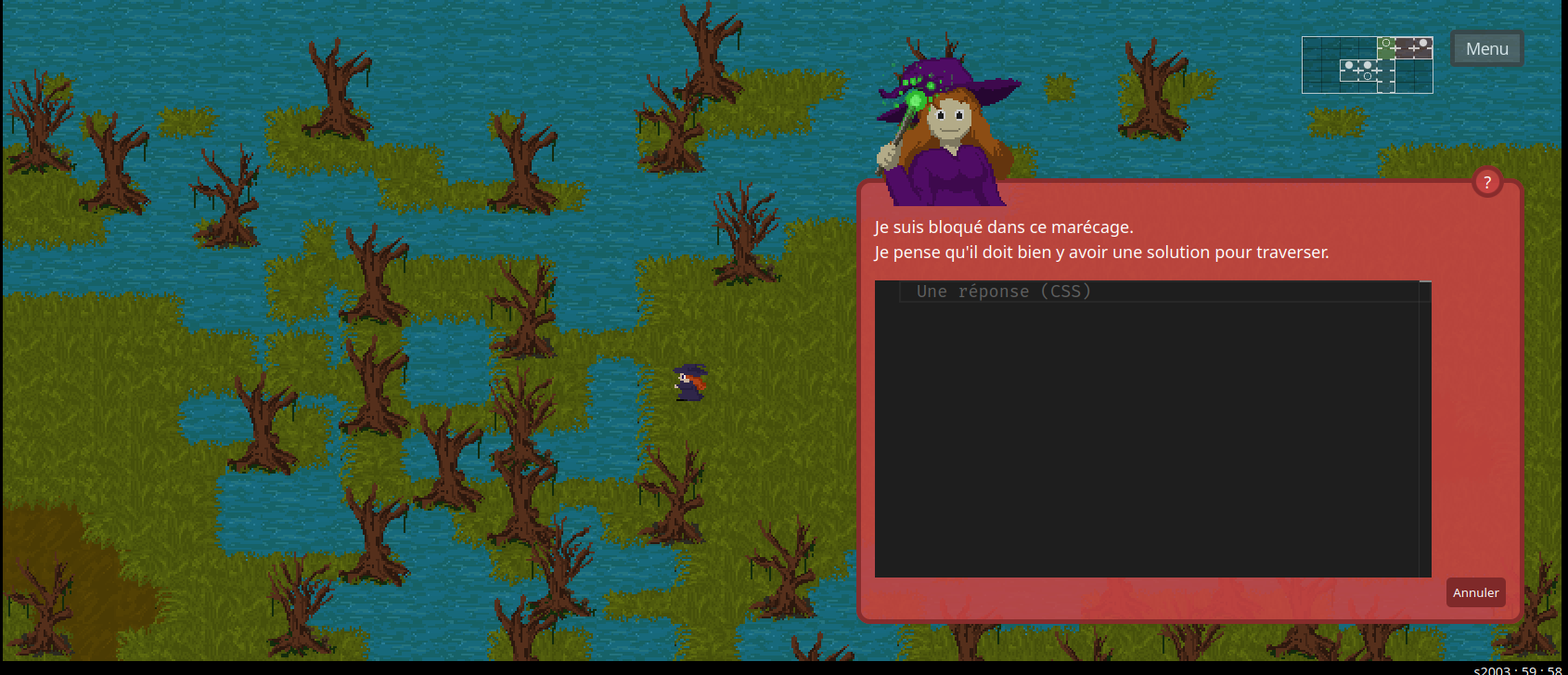The image size is (1568, 675).
Task: Open the Menu button
Action: click(1486, 49)
